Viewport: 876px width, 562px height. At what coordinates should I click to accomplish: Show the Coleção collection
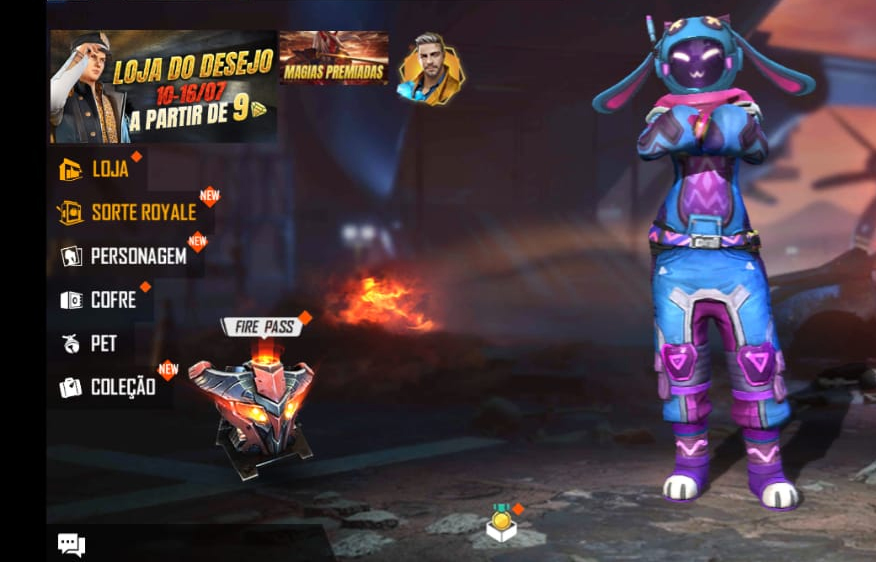click(x=109, y=387)
